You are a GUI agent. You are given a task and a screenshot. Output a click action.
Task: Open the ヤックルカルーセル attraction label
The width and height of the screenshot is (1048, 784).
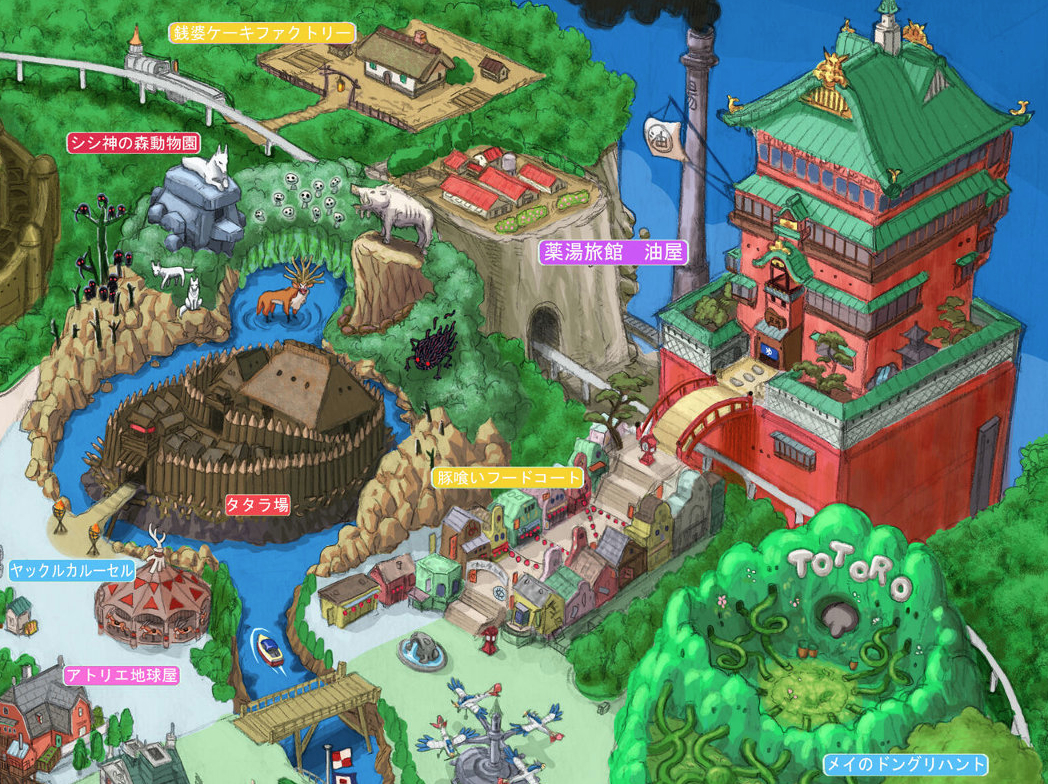pos(71,571)
